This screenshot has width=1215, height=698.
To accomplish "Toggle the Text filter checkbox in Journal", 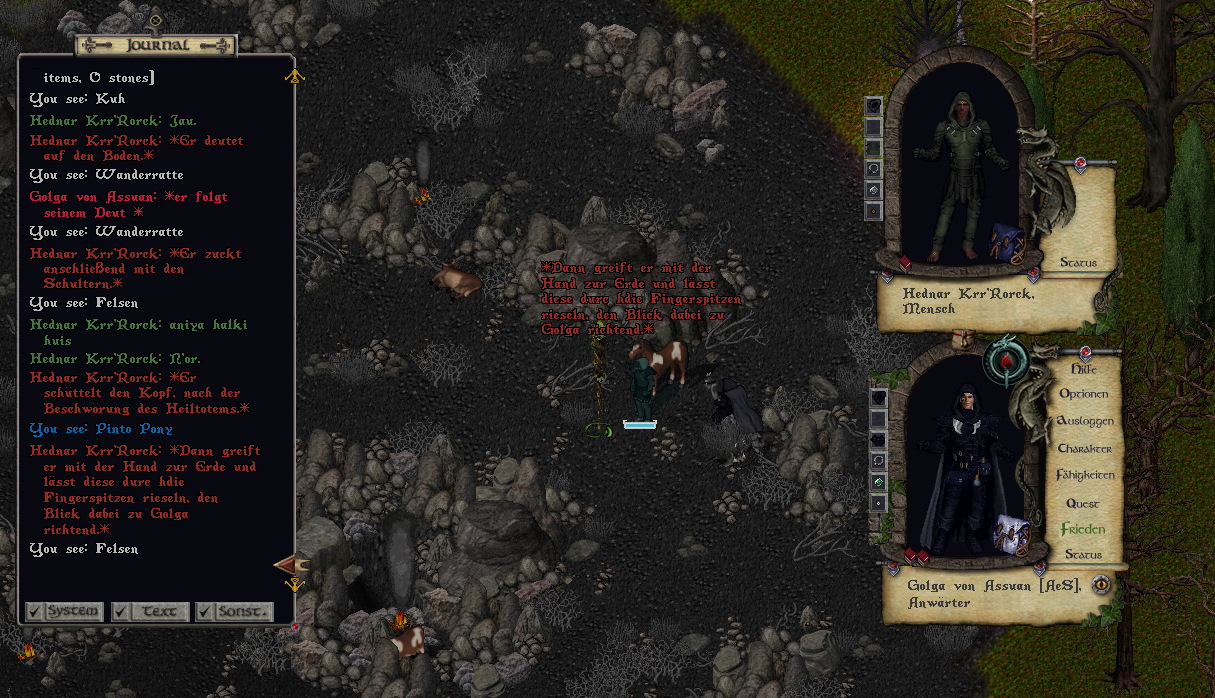I will (x=122, y=611).
